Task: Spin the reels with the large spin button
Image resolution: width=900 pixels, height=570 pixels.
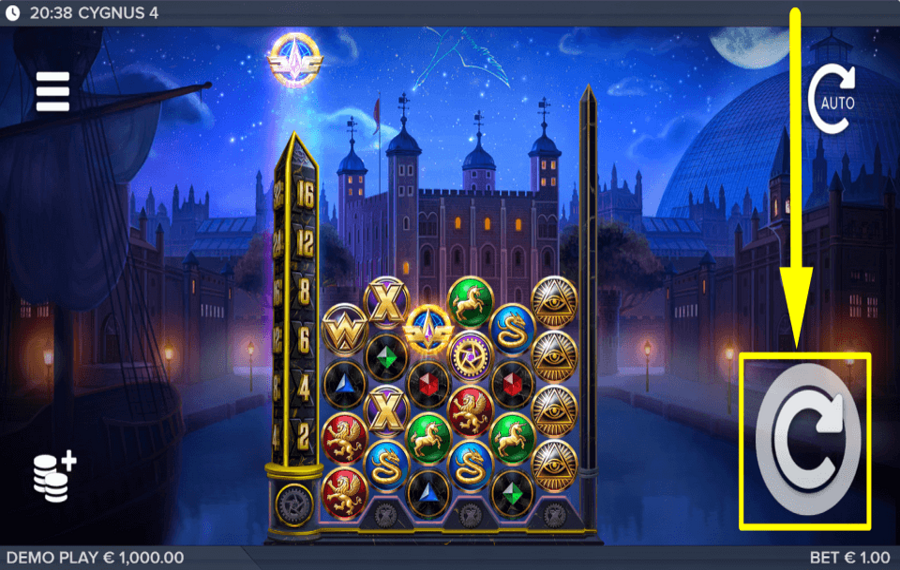Action: [x=805, y=443]
